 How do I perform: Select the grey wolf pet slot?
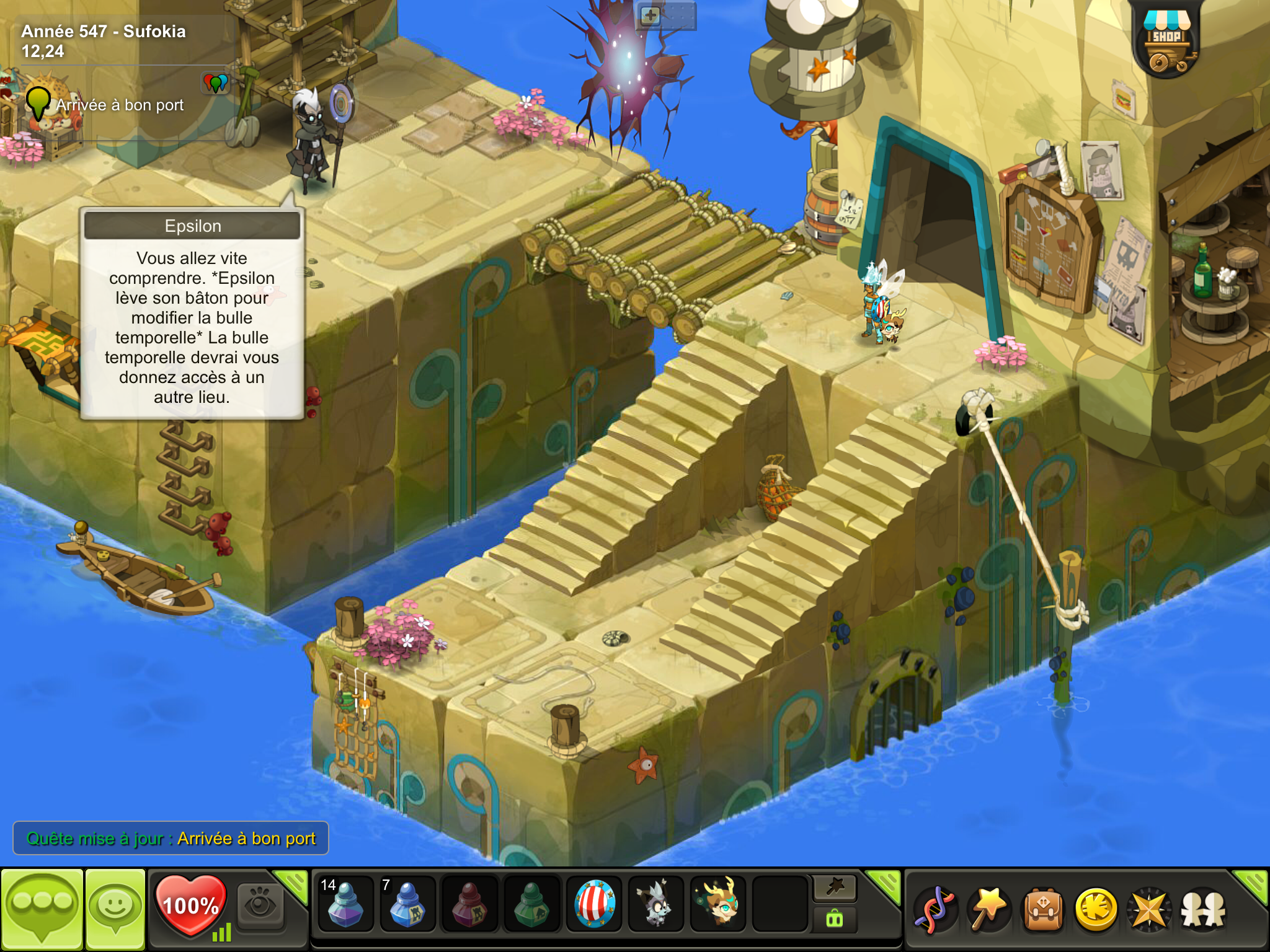point(656,904)
